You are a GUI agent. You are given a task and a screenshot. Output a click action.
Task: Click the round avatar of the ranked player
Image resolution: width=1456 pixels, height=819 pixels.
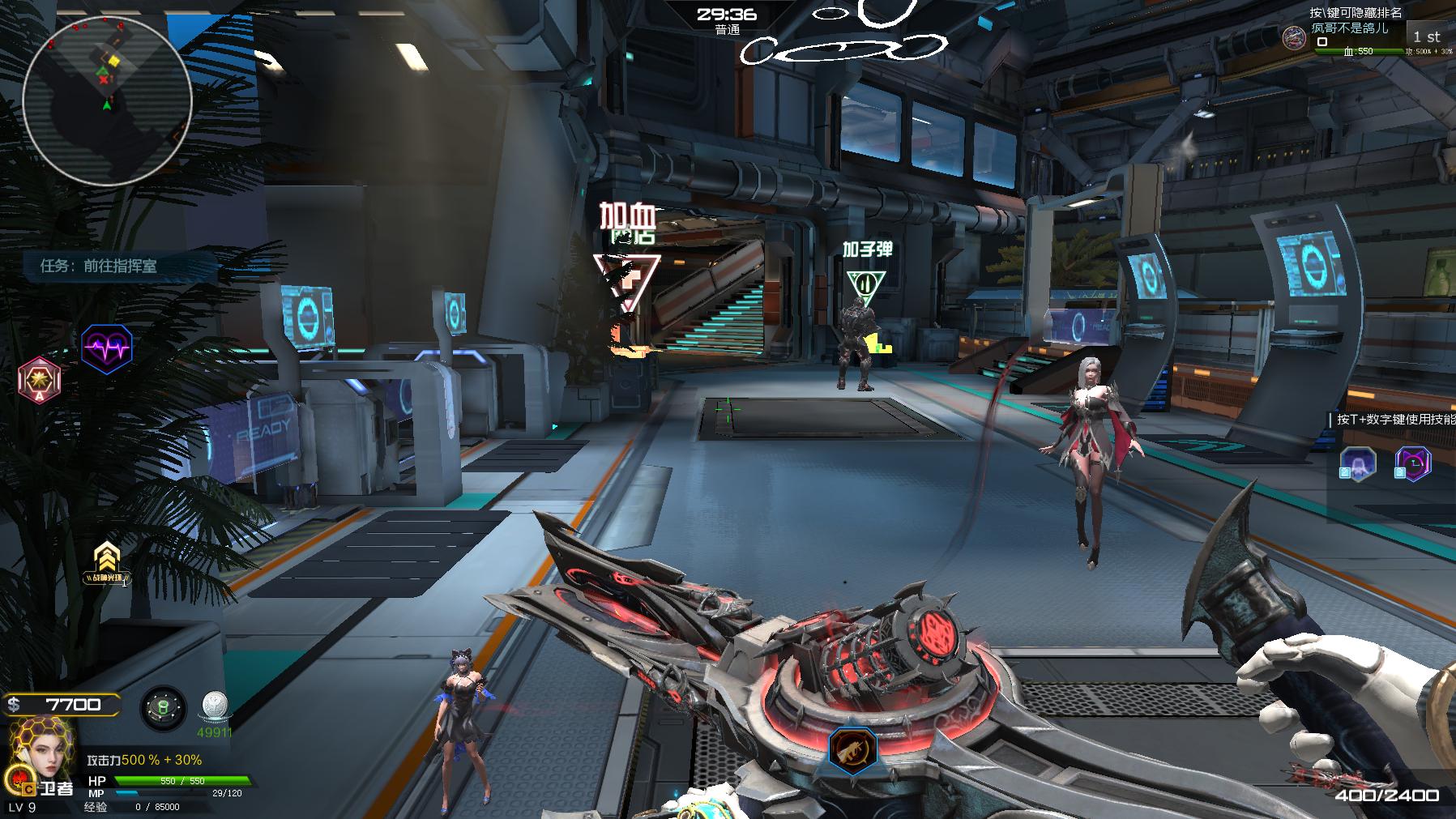tap(1294, 37)
